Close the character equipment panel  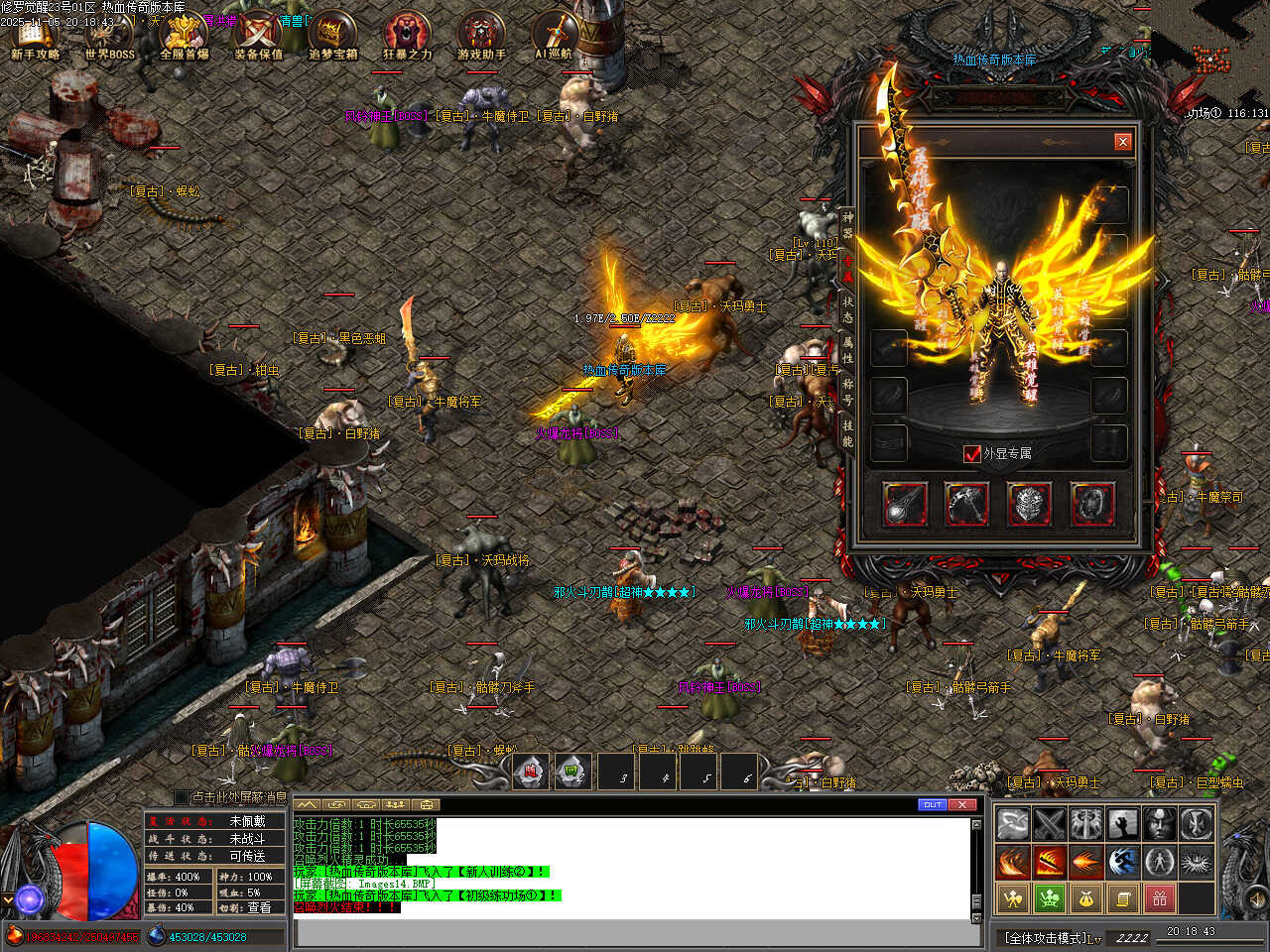coord(1122,142)
